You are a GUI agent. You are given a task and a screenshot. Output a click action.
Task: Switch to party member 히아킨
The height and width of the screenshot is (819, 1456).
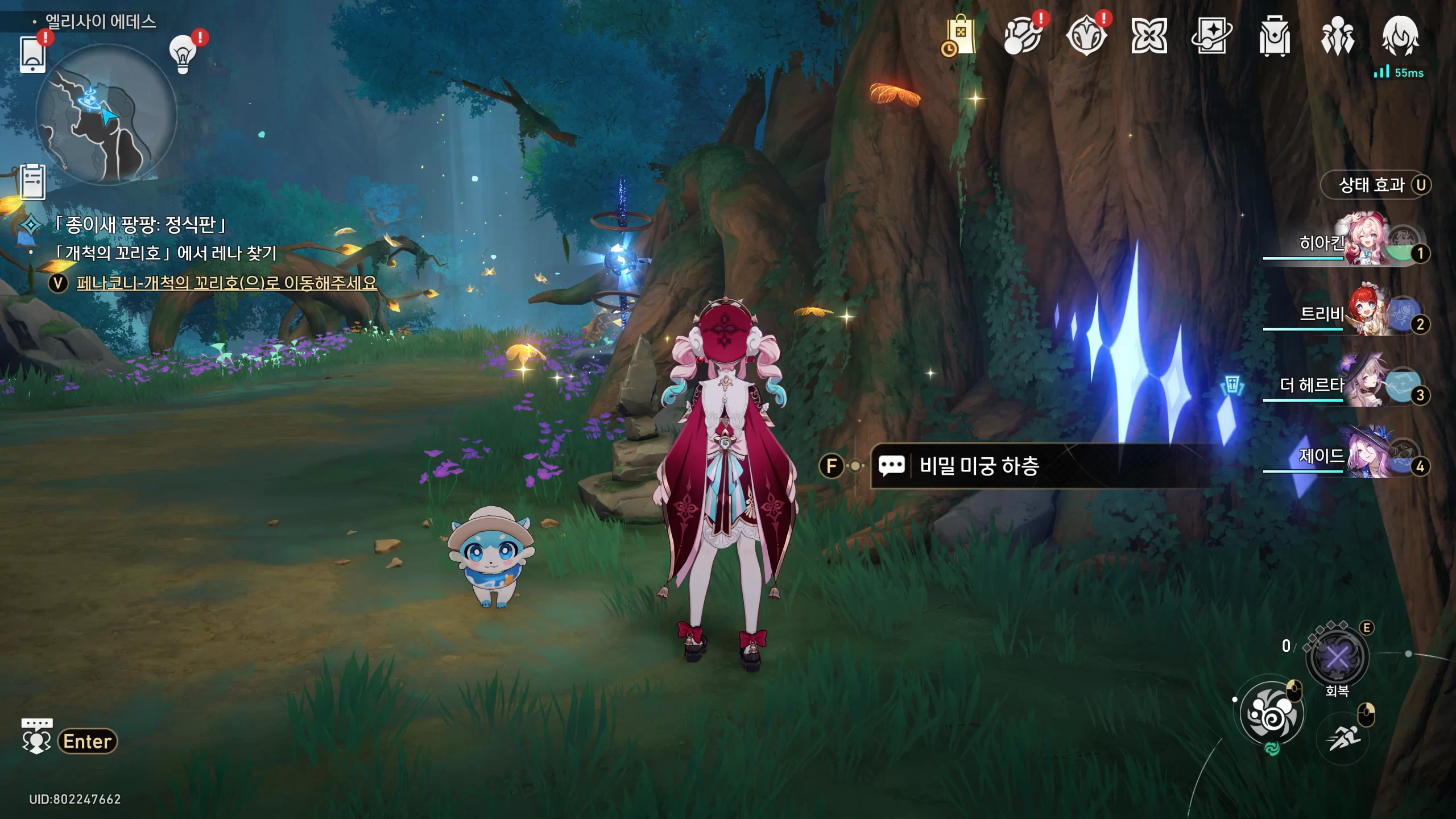click(x=1365, y=242)
